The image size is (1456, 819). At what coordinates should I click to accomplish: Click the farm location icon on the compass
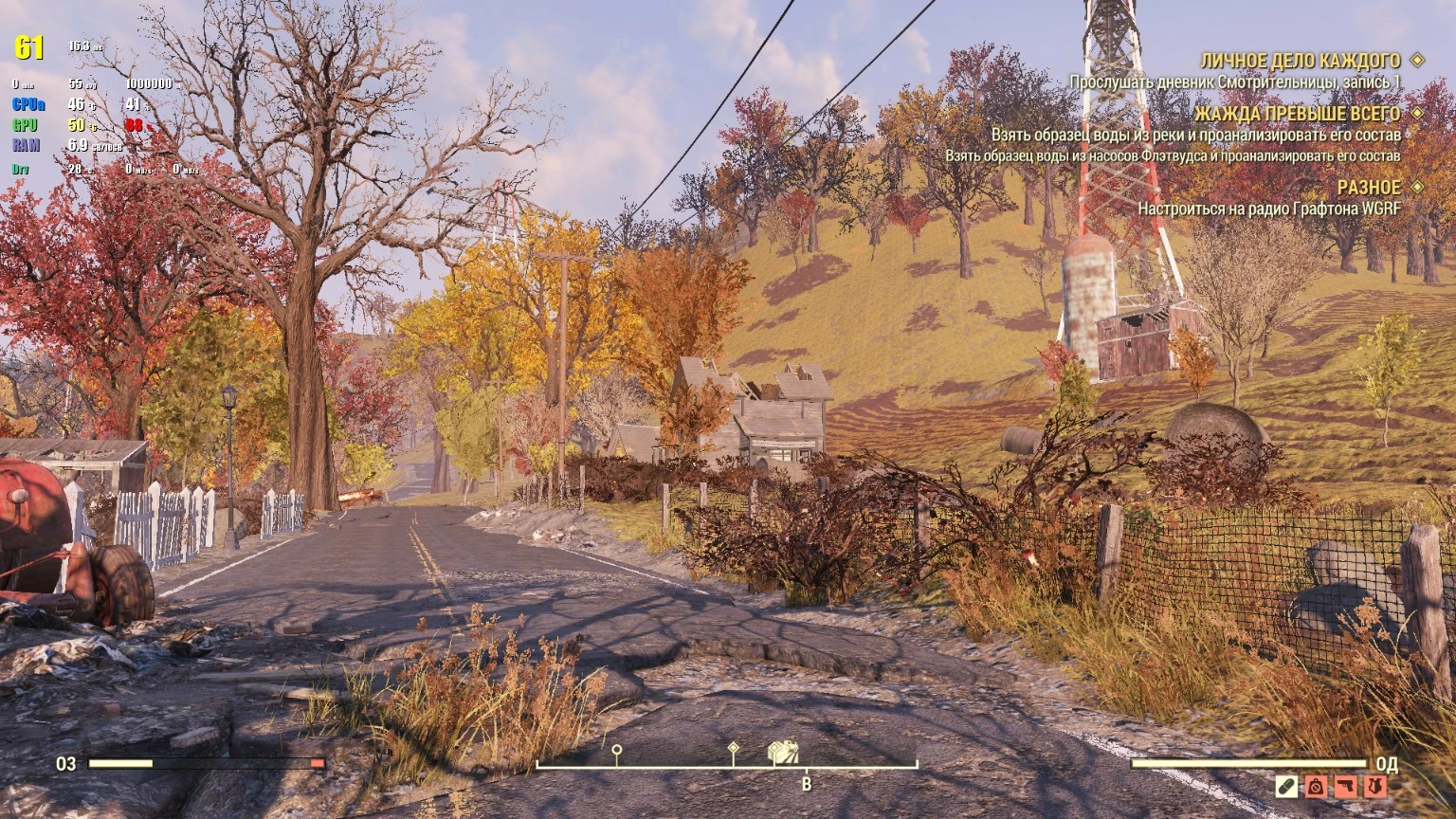coord(784,752)
